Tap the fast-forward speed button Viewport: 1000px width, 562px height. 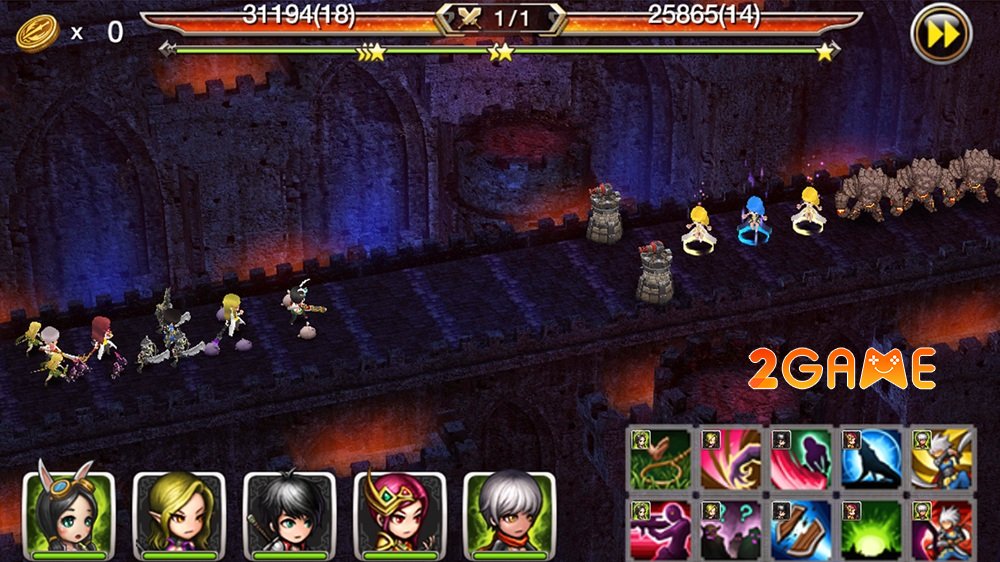tap(941, 36)
